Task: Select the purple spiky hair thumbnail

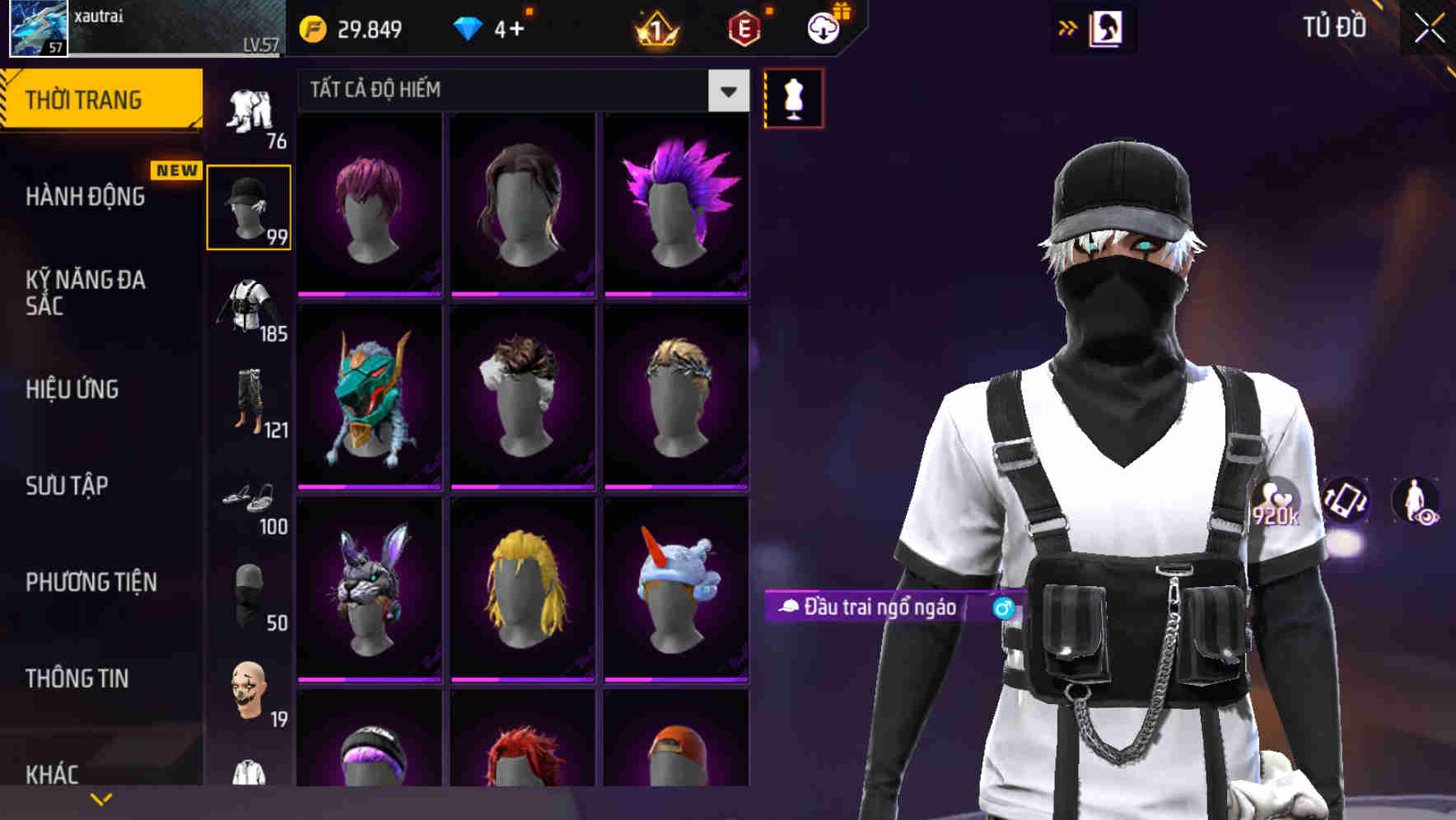Action: [675, 203]
